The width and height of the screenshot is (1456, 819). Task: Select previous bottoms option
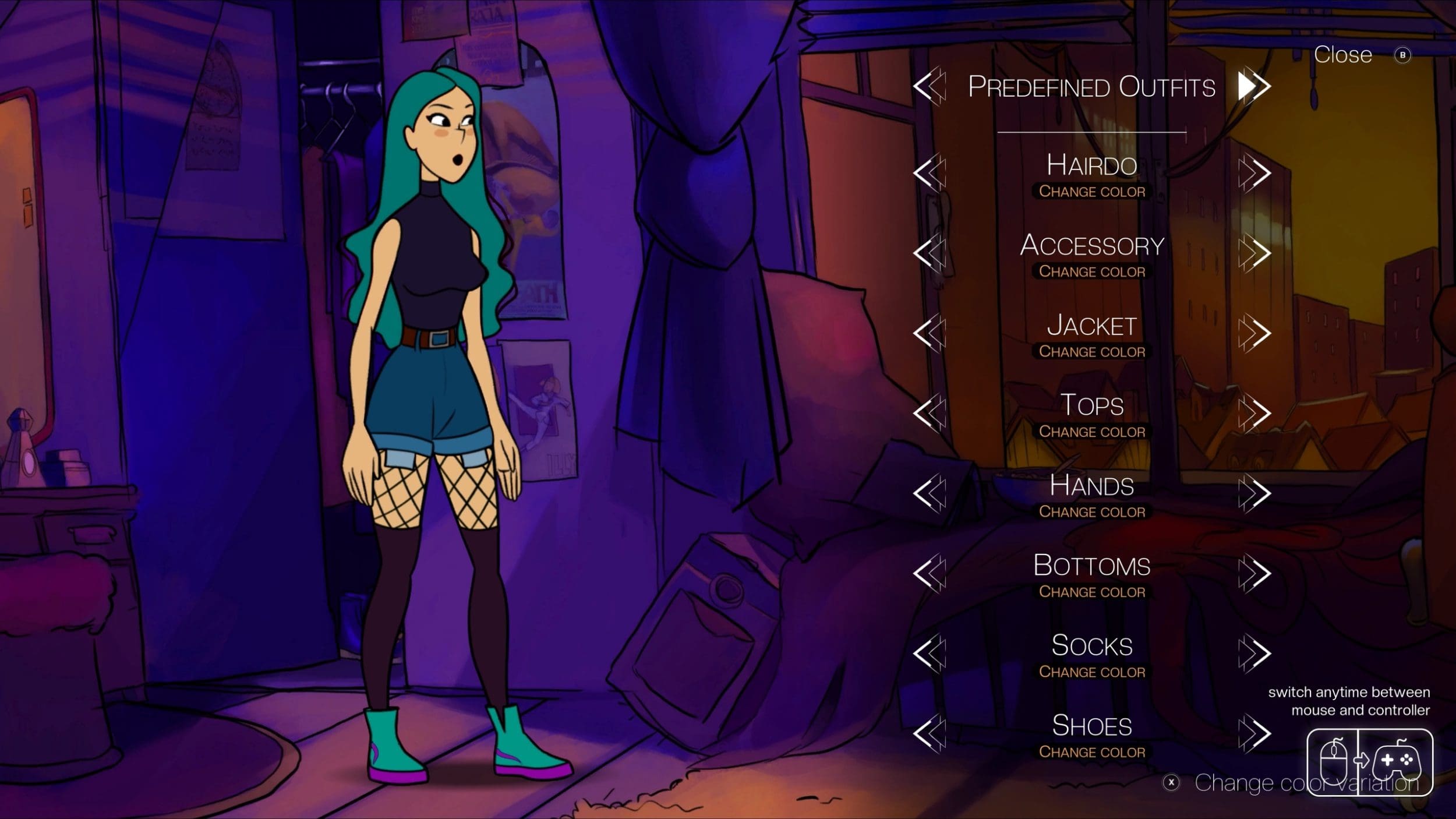pos(929,573)
